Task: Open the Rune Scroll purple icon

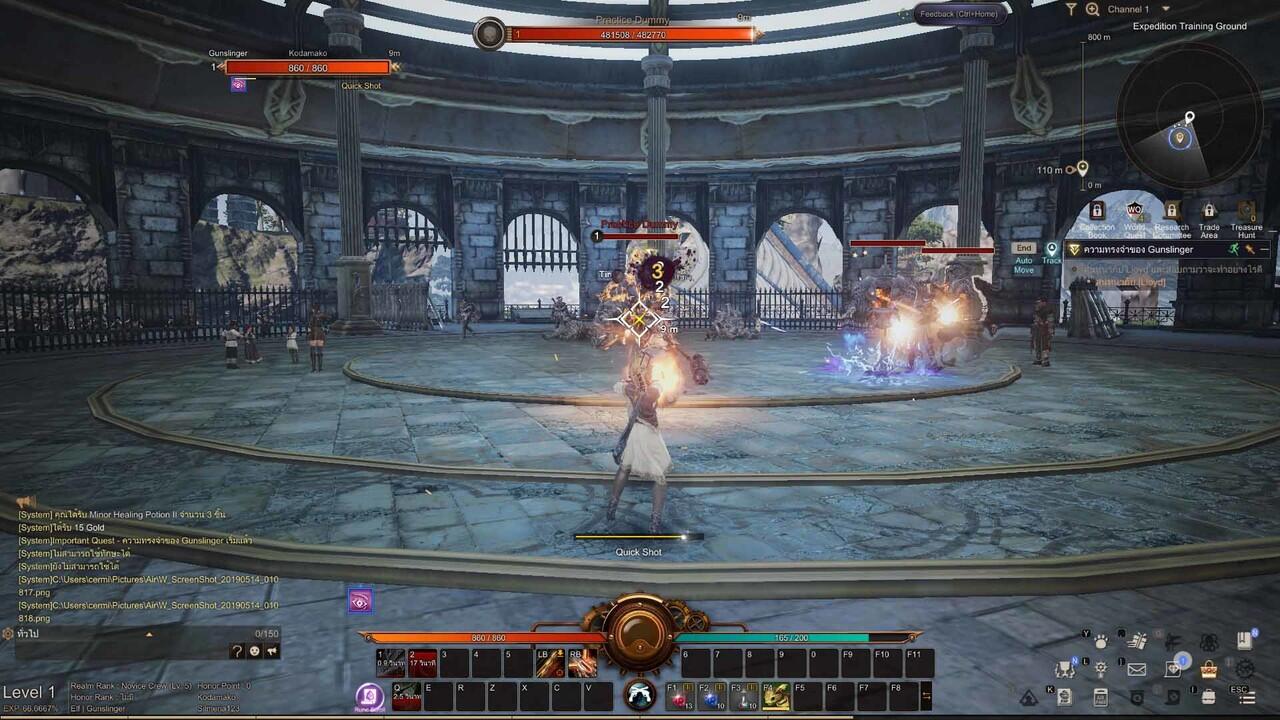Action: point(370,696)
